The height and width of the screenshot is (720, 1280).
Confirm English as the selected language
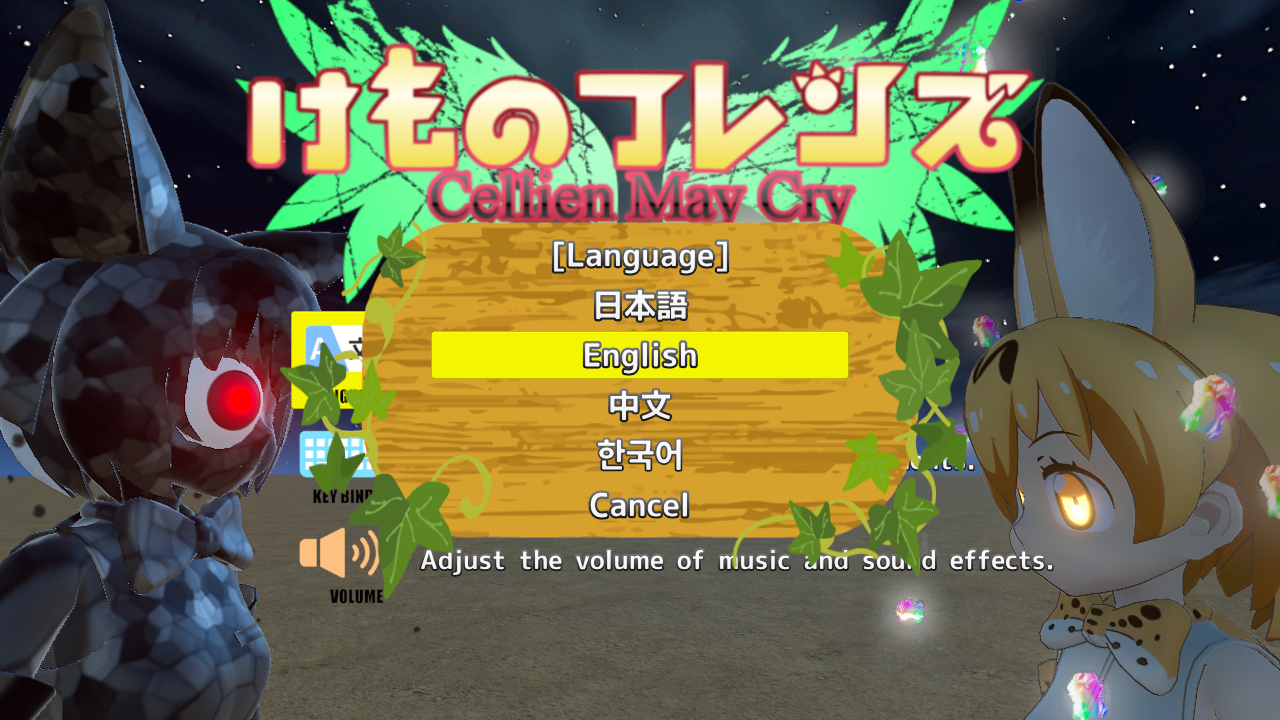pyautogui.click(x=639, y=355)
